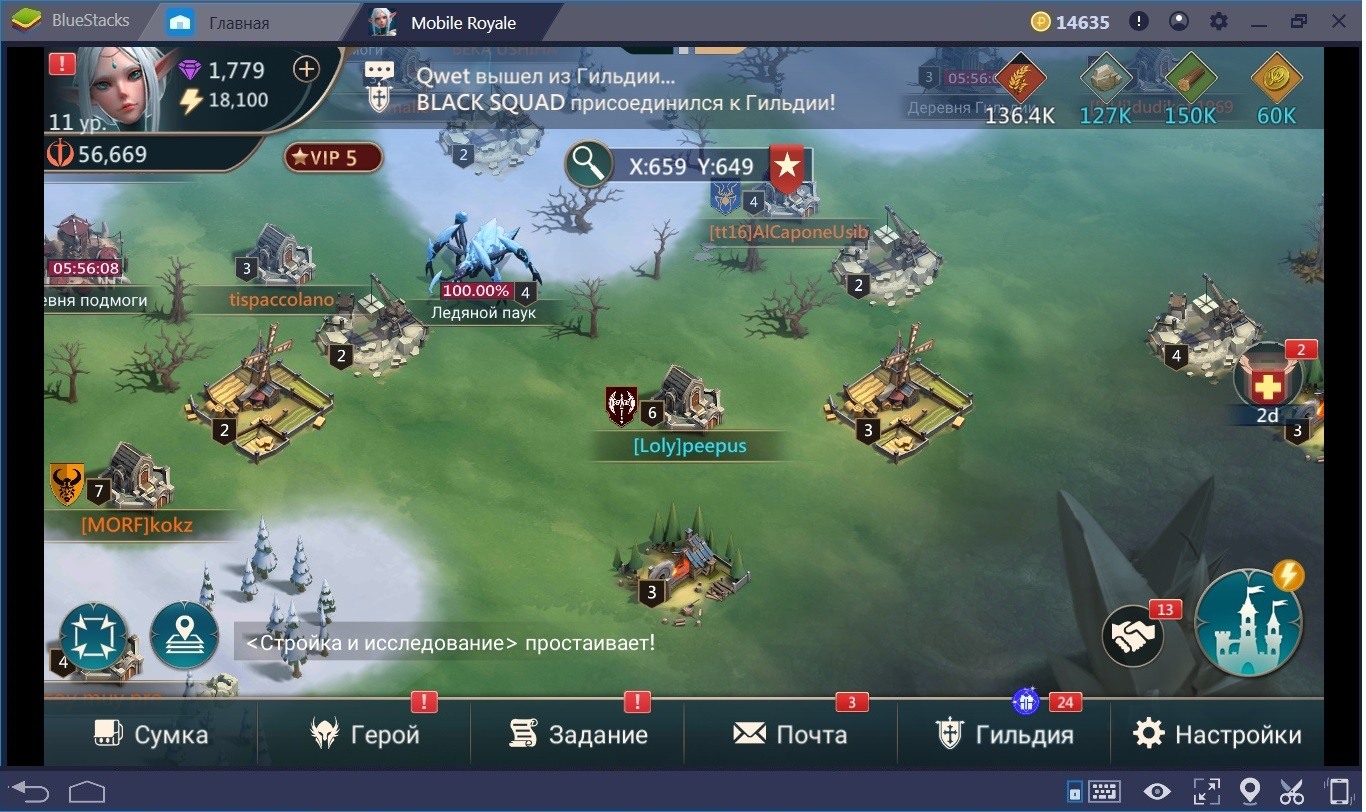This screenshot has width=1366, height=812.
Task: Open the Сумка bag menu
Action: point(151,735)
